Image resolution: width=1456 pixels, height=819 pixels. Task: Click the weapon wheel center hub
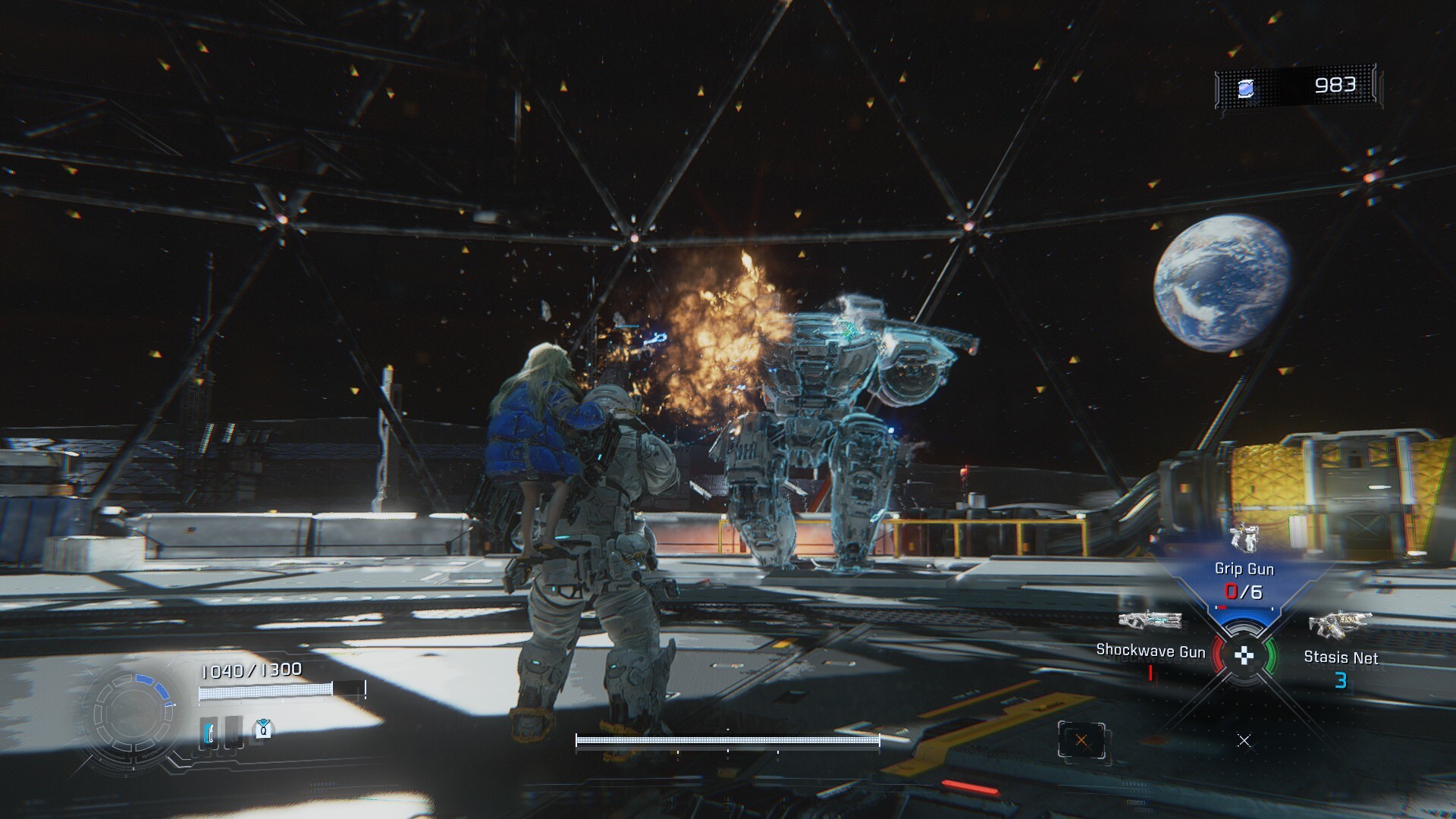(1244, 656)
